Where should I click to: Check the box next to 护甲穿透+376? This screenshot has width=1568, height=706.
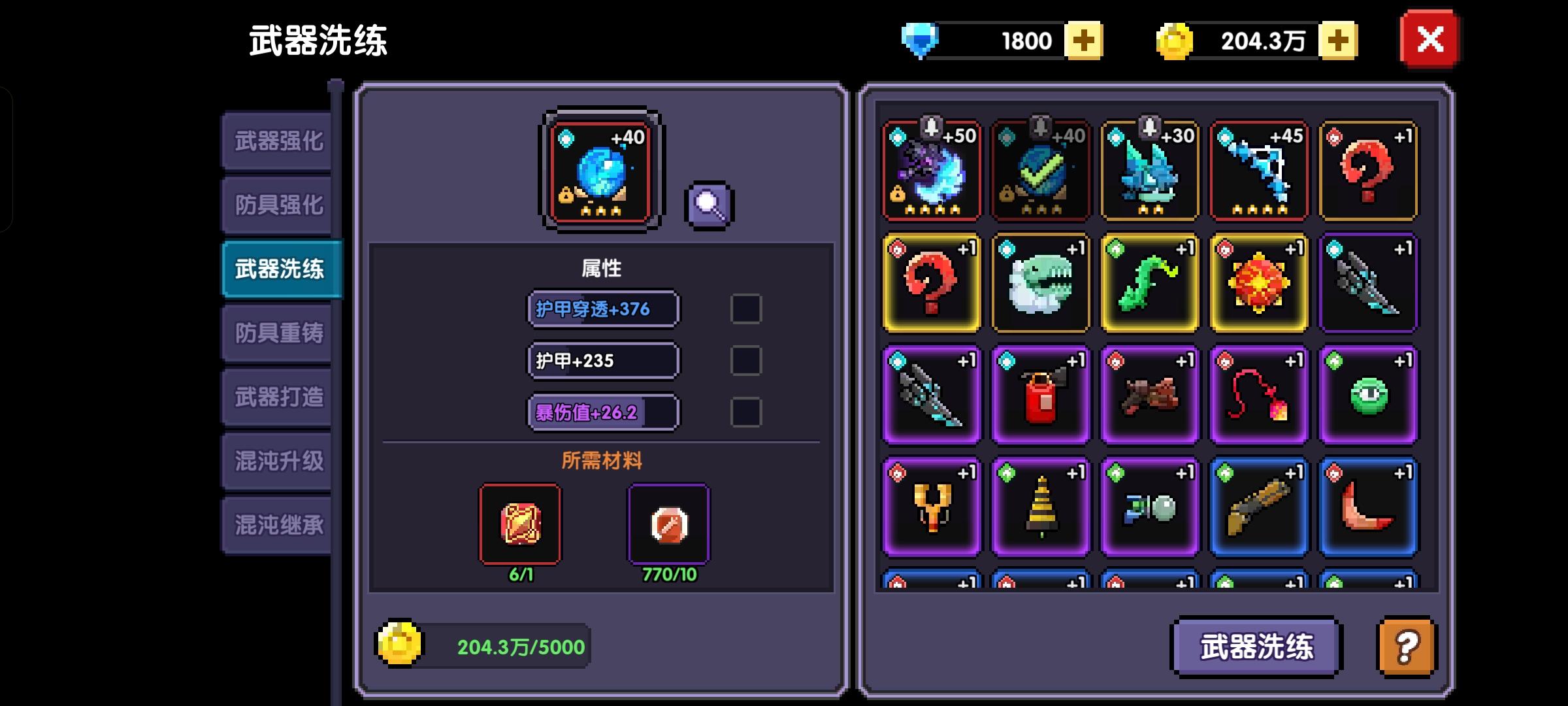(745, 309)
